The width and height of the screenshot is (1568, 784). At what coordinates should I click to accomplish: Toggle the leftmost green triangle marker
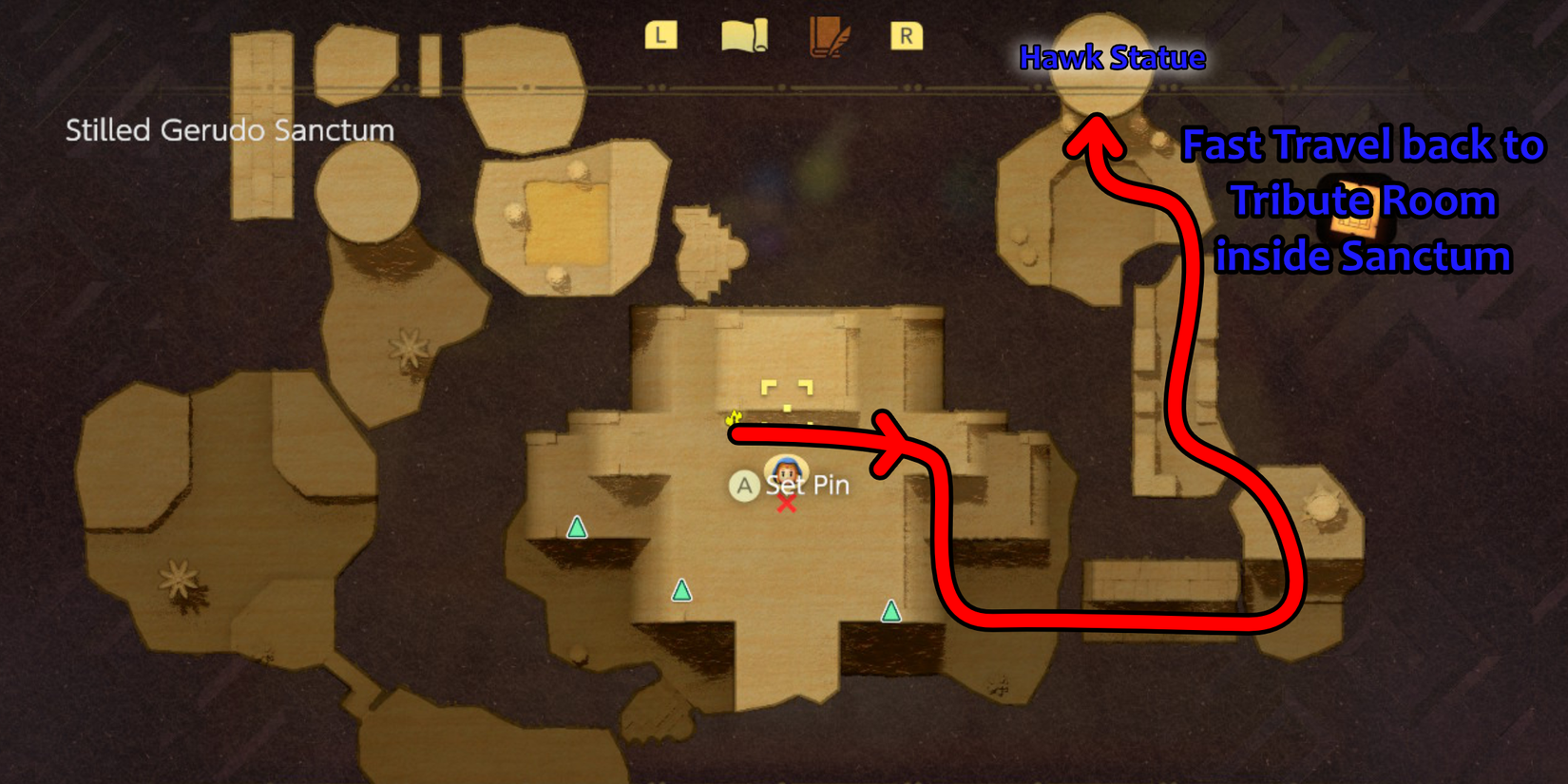[577, 527]
